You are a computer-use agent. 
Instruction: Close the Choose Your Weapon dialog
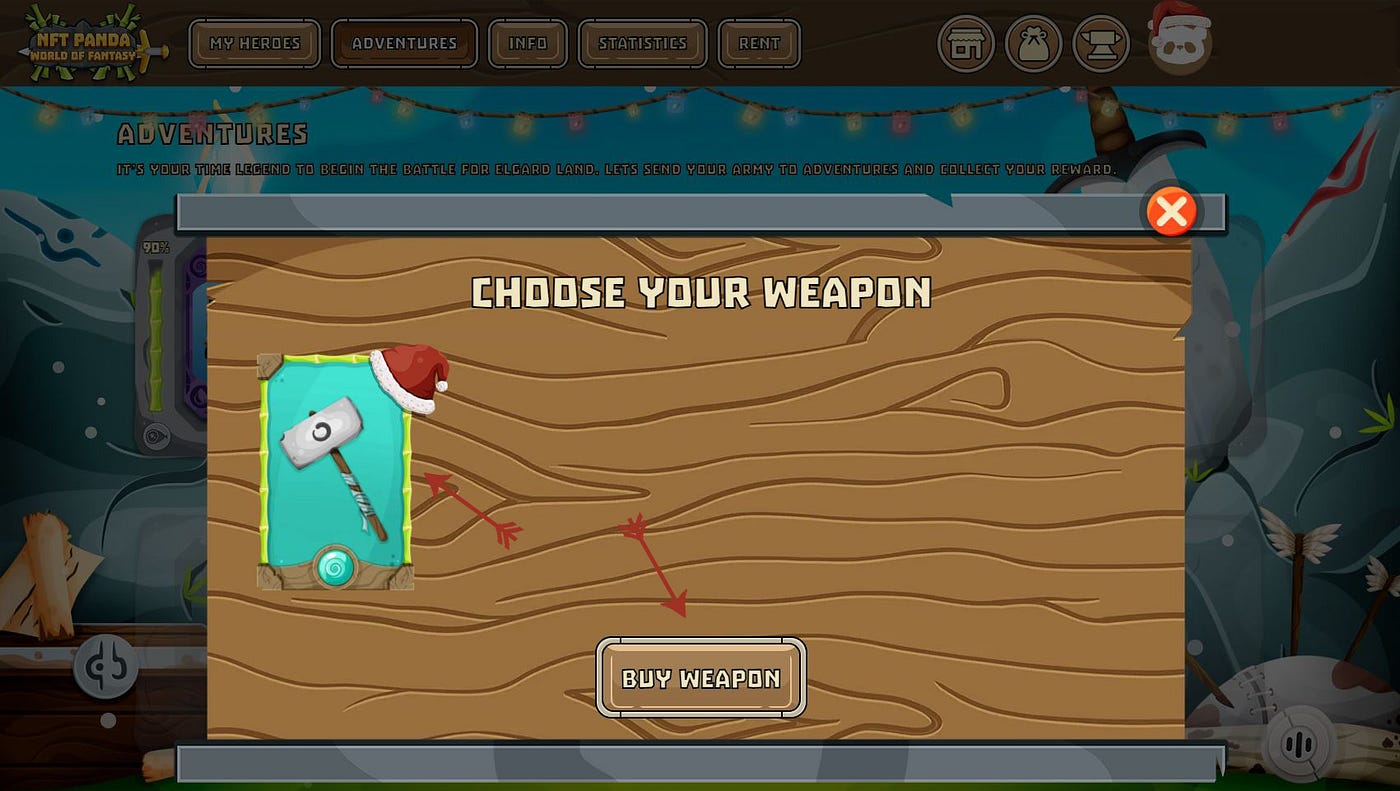pyautogui.click(x=1171, y=212)
